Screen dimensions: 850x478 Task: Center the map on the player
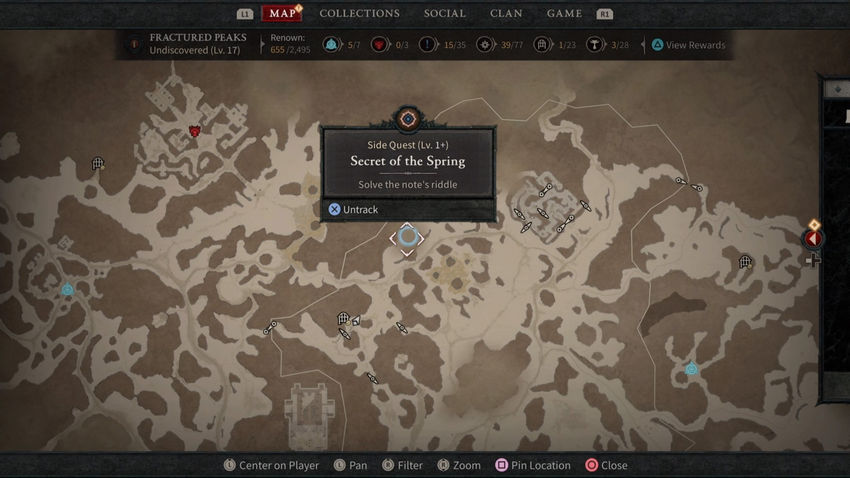point(271,466)
